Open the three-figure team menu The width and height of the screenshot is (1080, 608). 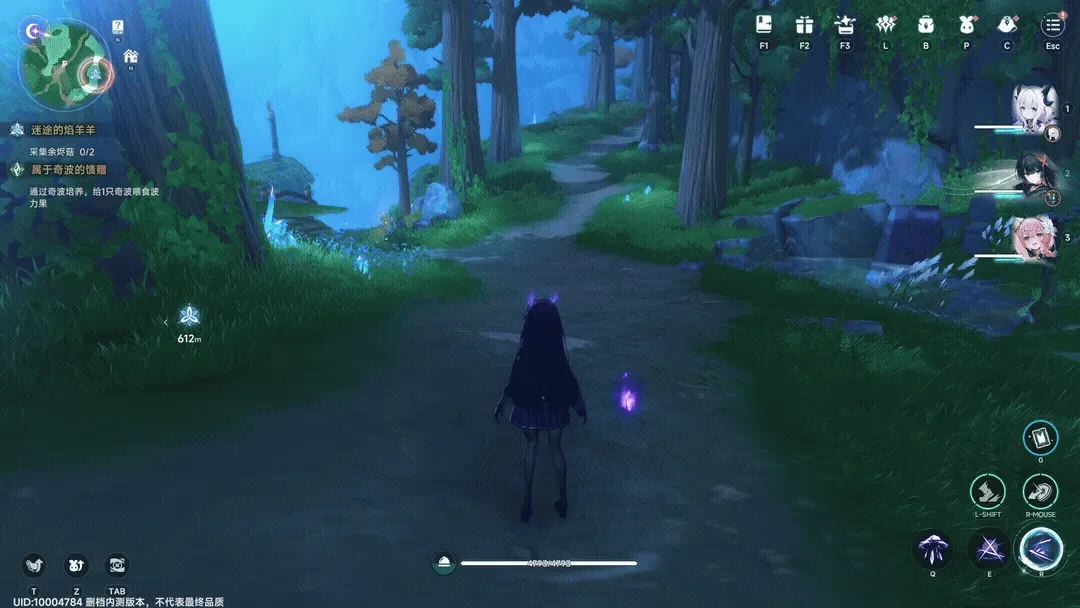tap(885, 24)
